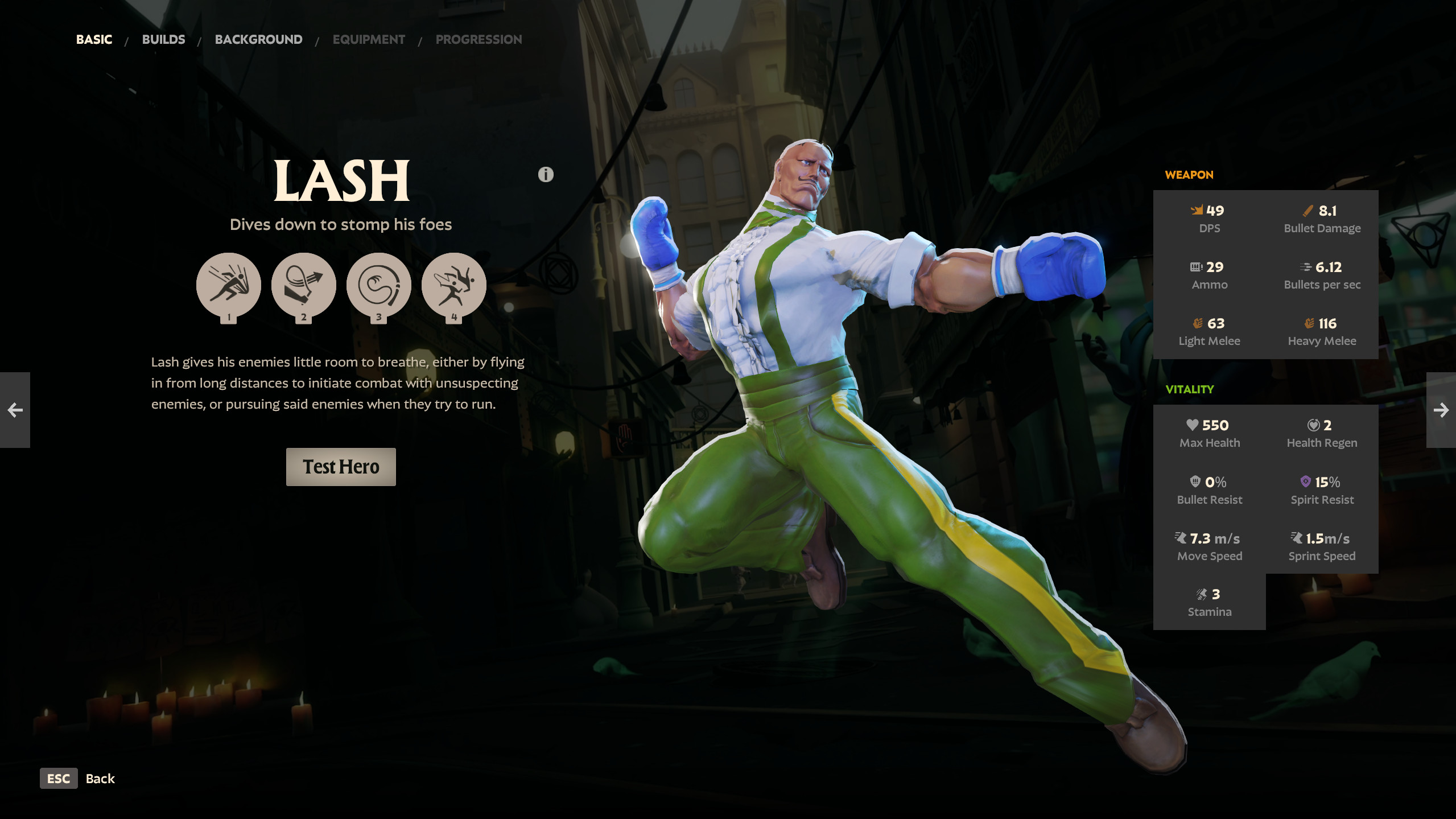Click the DPS stat icon under Weapon

(1197, 210)
